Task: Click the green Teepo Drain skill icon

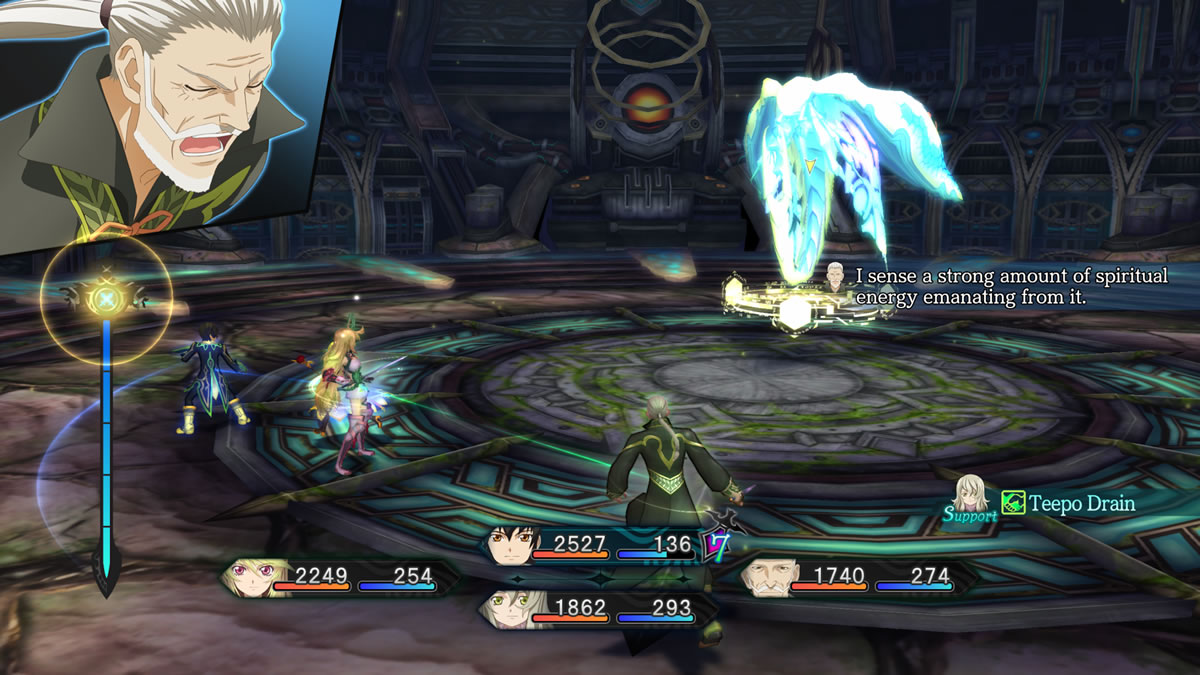Action: [1013, 503]
